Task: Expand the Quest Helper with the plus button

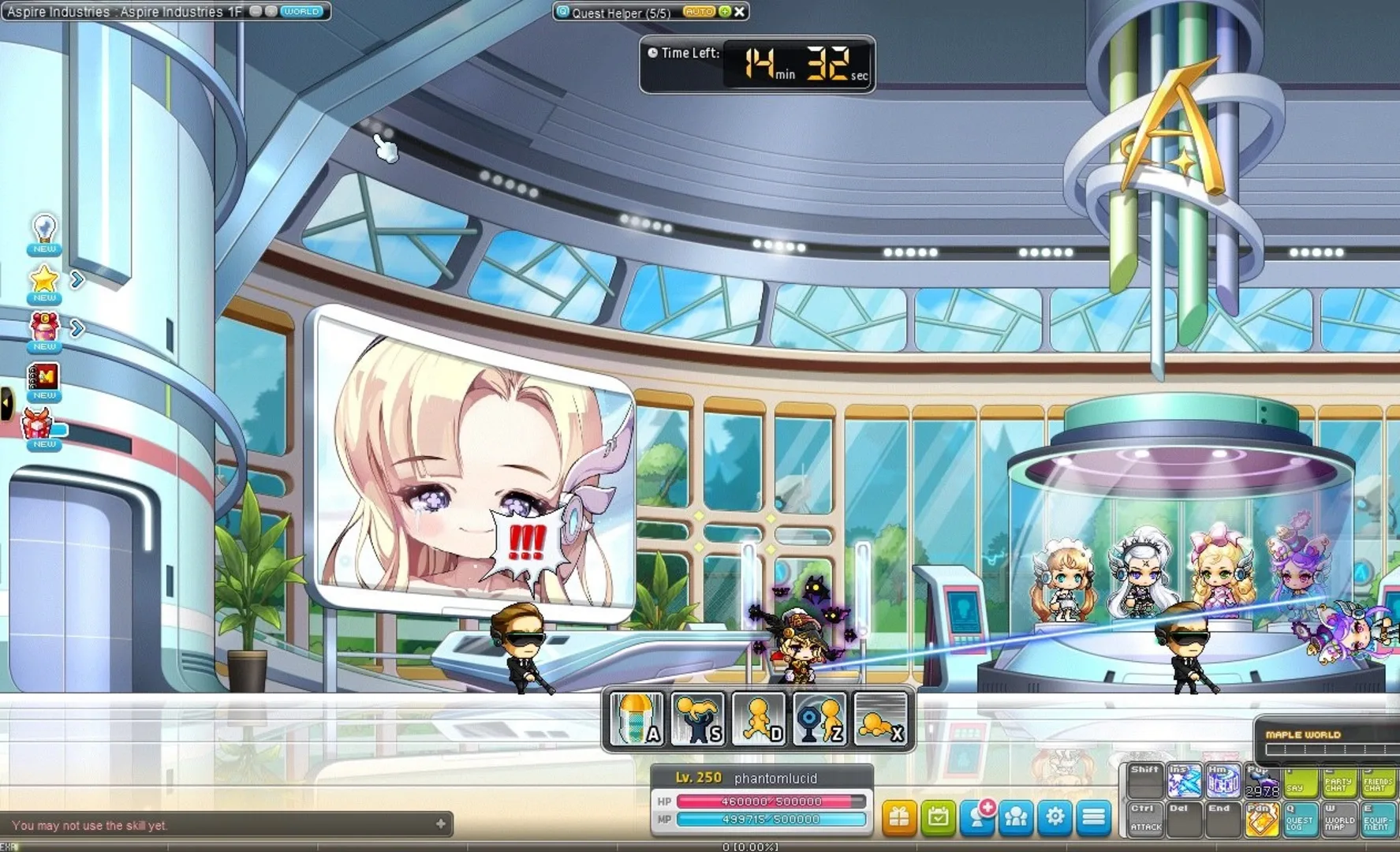Action: (x=722, y=12)
